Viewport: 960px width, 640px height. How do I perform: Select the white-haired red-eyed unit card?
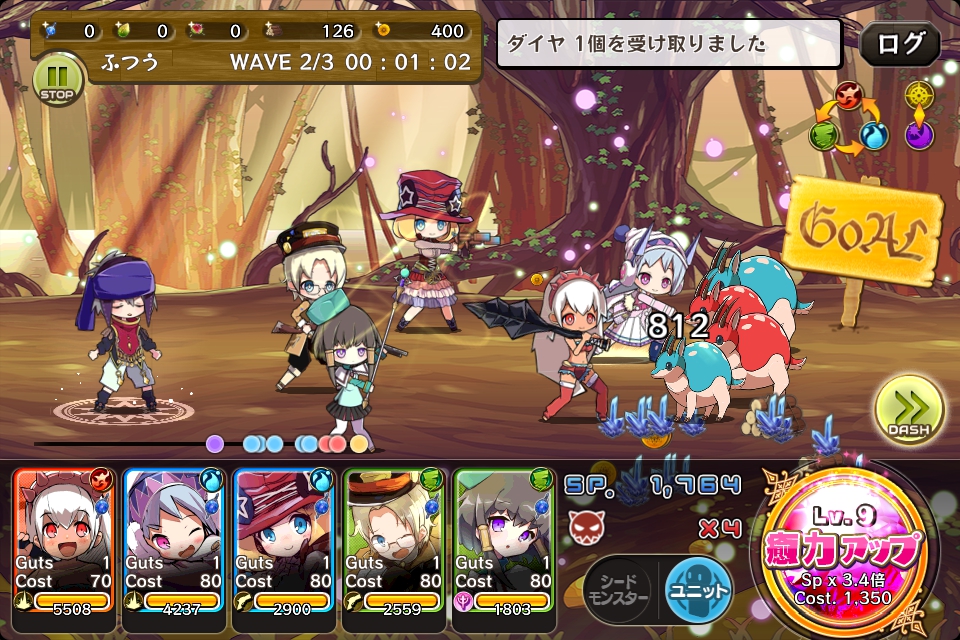pos(63,540)
